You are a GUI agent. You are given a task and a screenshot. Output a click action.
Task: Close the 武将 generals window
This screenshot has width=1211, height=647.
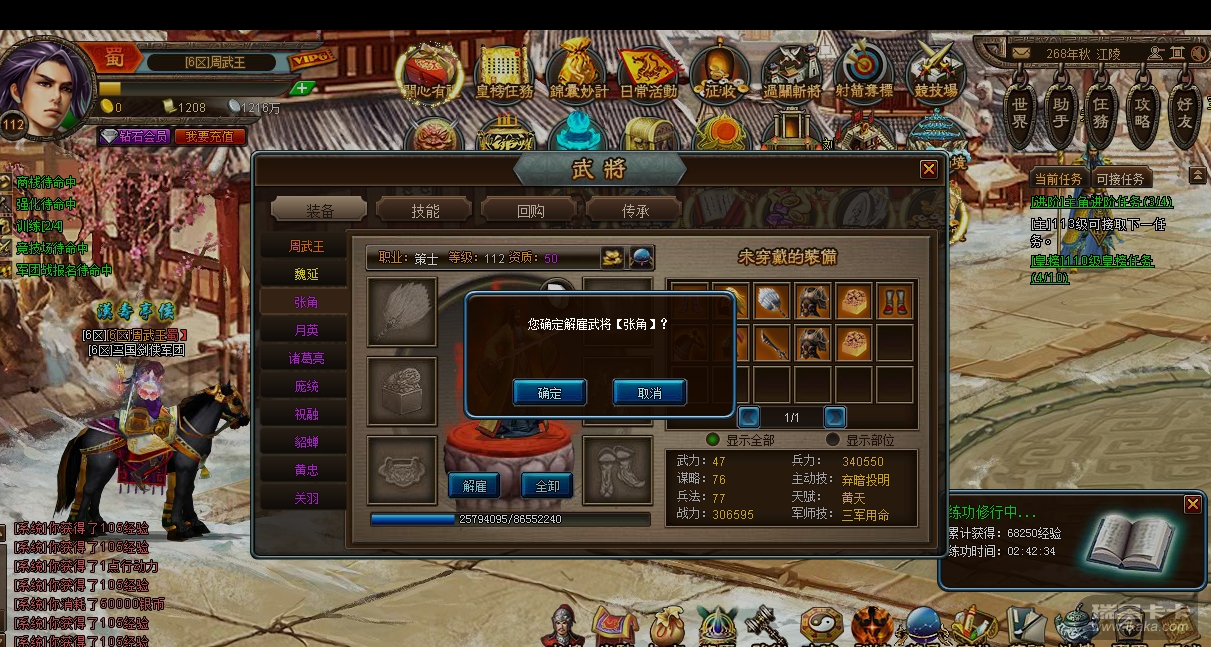(x=929, y=169)
